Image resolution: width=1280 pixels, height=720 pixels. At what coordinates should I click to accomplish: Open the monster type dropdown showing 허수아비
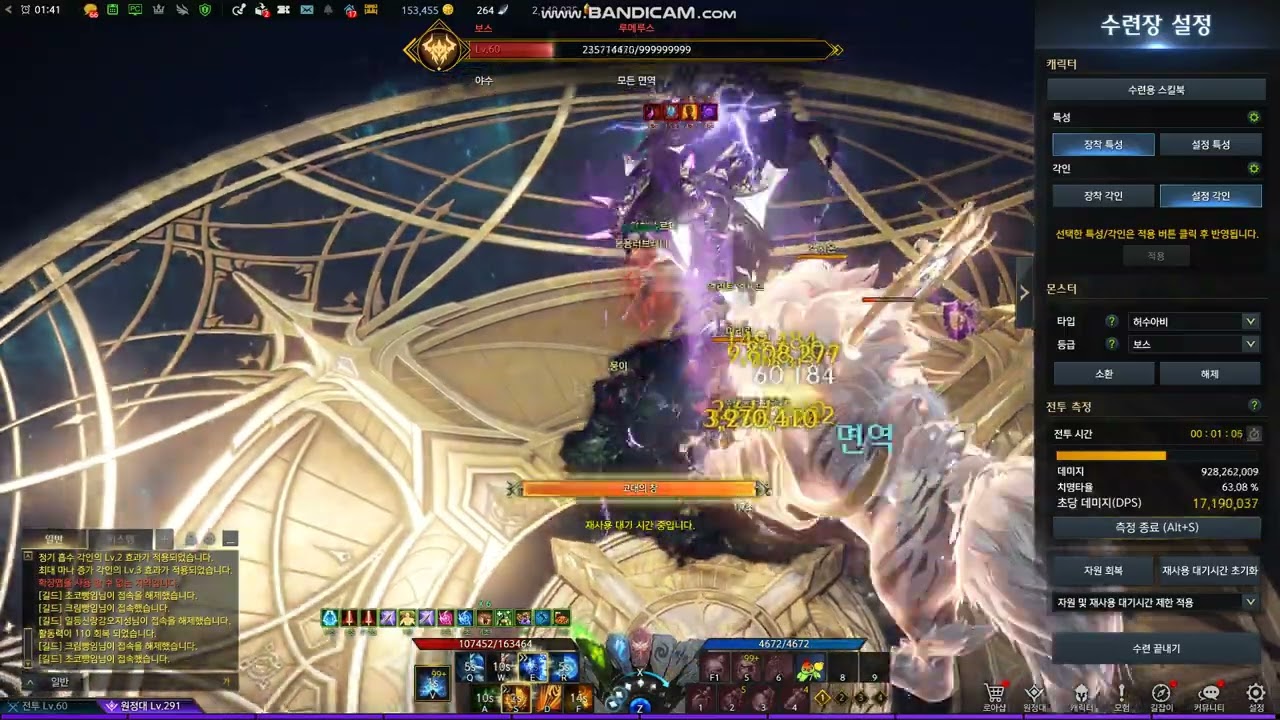pyautogui.click(x=1192, y=321)
